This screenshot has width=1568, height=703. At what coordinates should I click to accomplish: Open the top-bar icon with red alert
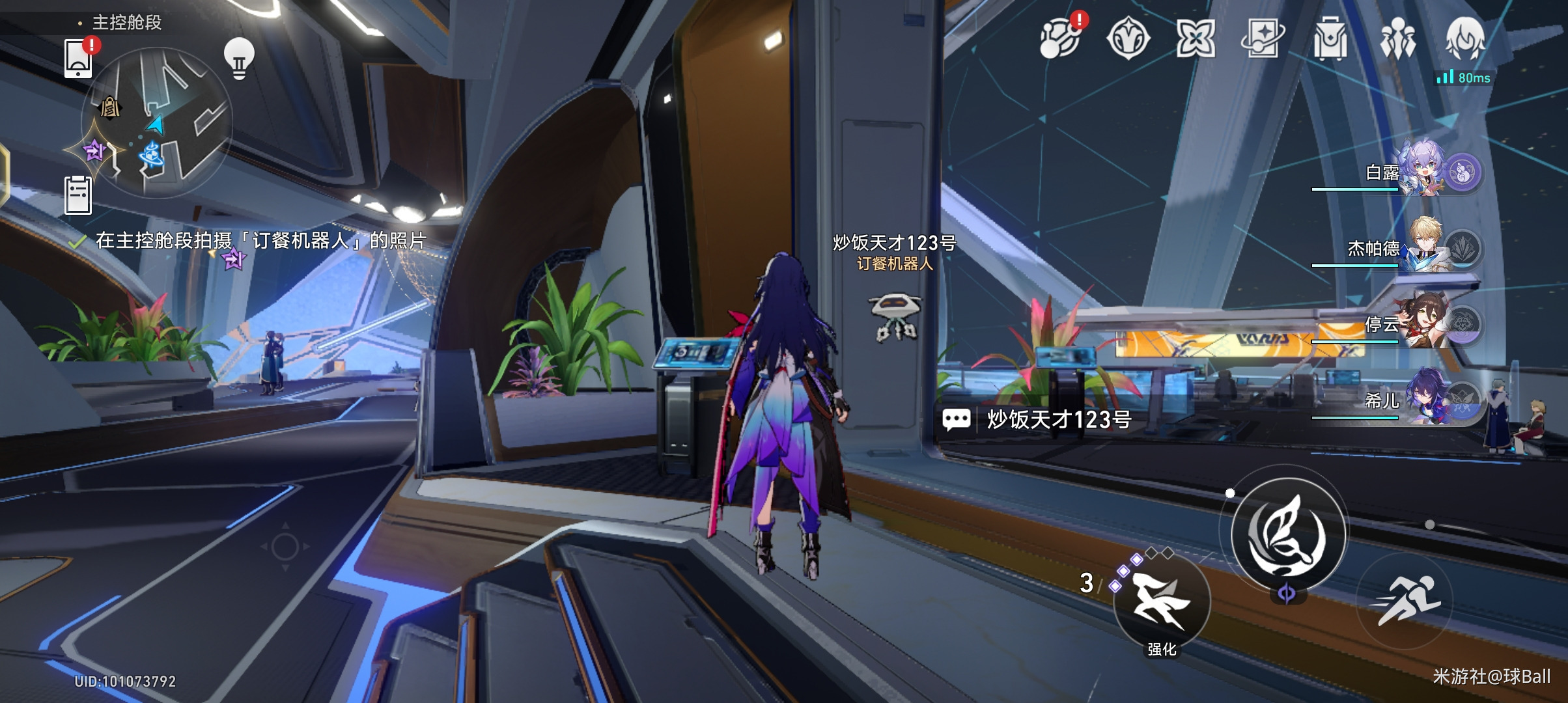(1061, 38)
